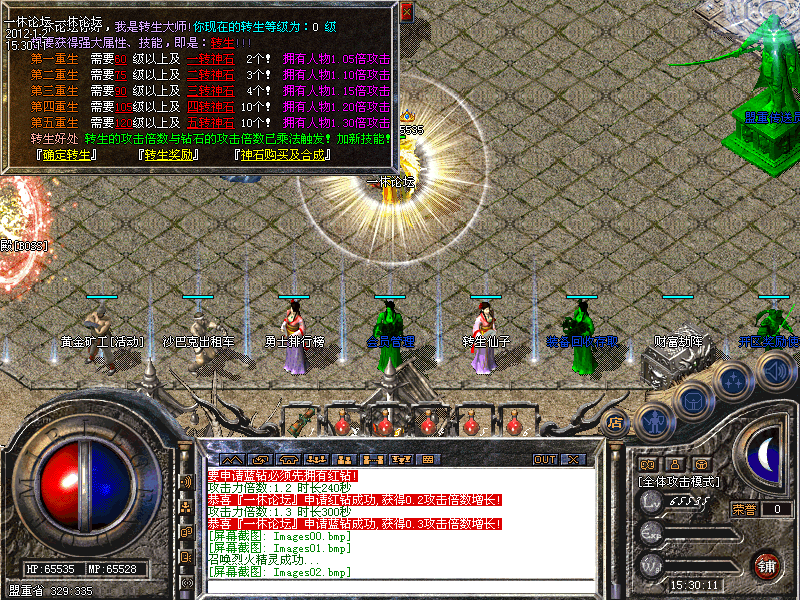Image resolution: width=800 pixels, height=600 pixels.
Task: Open the skills sparkle round button
Action: [x=735, y=381]
